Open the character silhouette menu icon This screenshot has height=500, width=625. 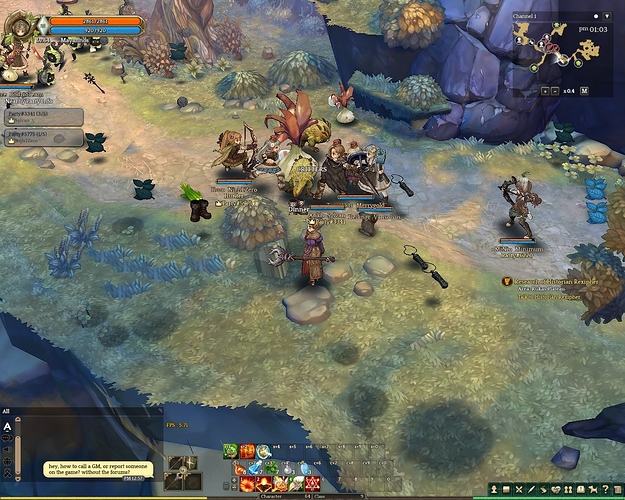point(494,489)
